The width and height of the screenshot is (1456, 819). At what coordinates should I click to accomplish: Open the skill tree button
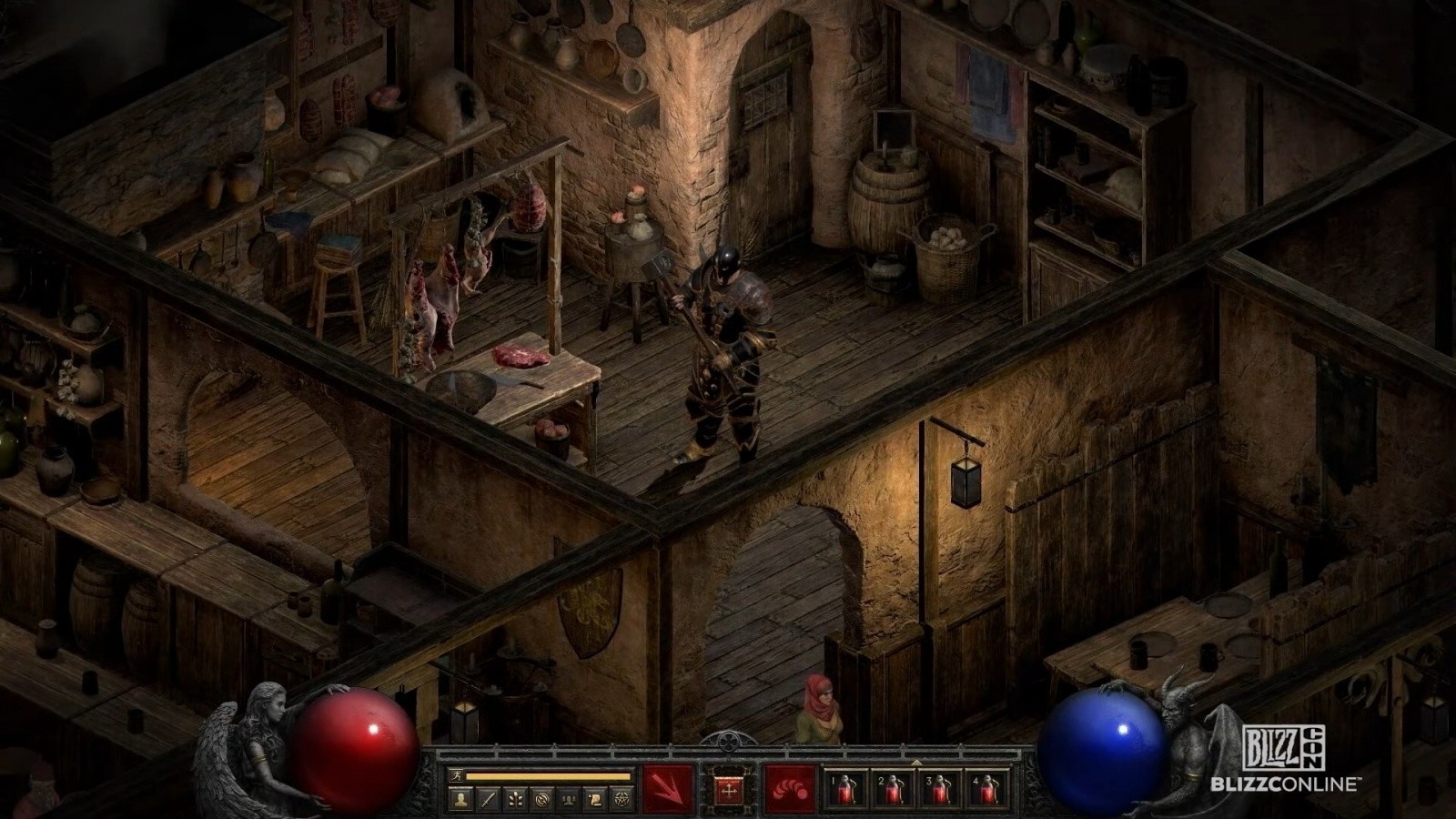[515, 800]
